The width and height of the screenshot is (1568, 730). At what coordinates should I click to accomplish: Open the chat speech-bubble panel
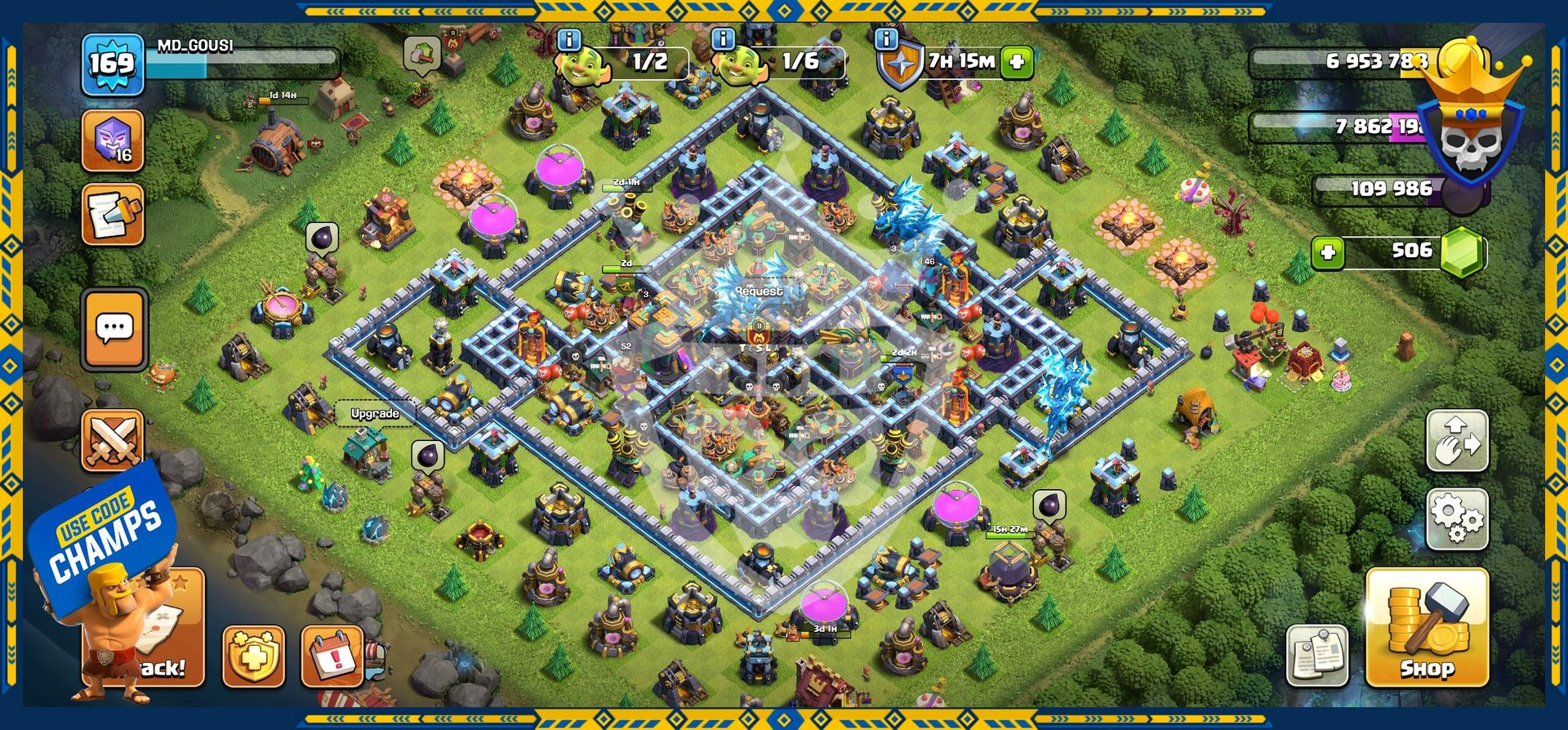[114, 329]
